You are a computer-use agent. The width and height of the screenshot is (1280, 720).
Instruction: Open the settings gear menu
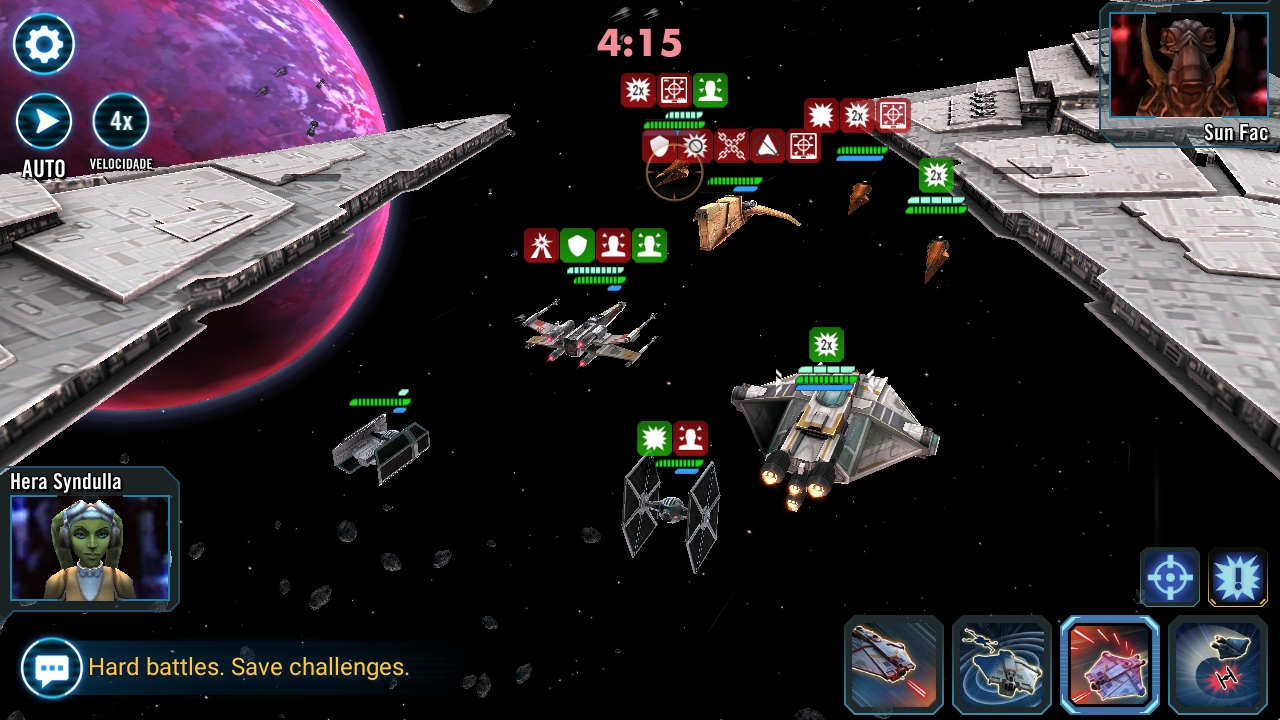(44, 44)
